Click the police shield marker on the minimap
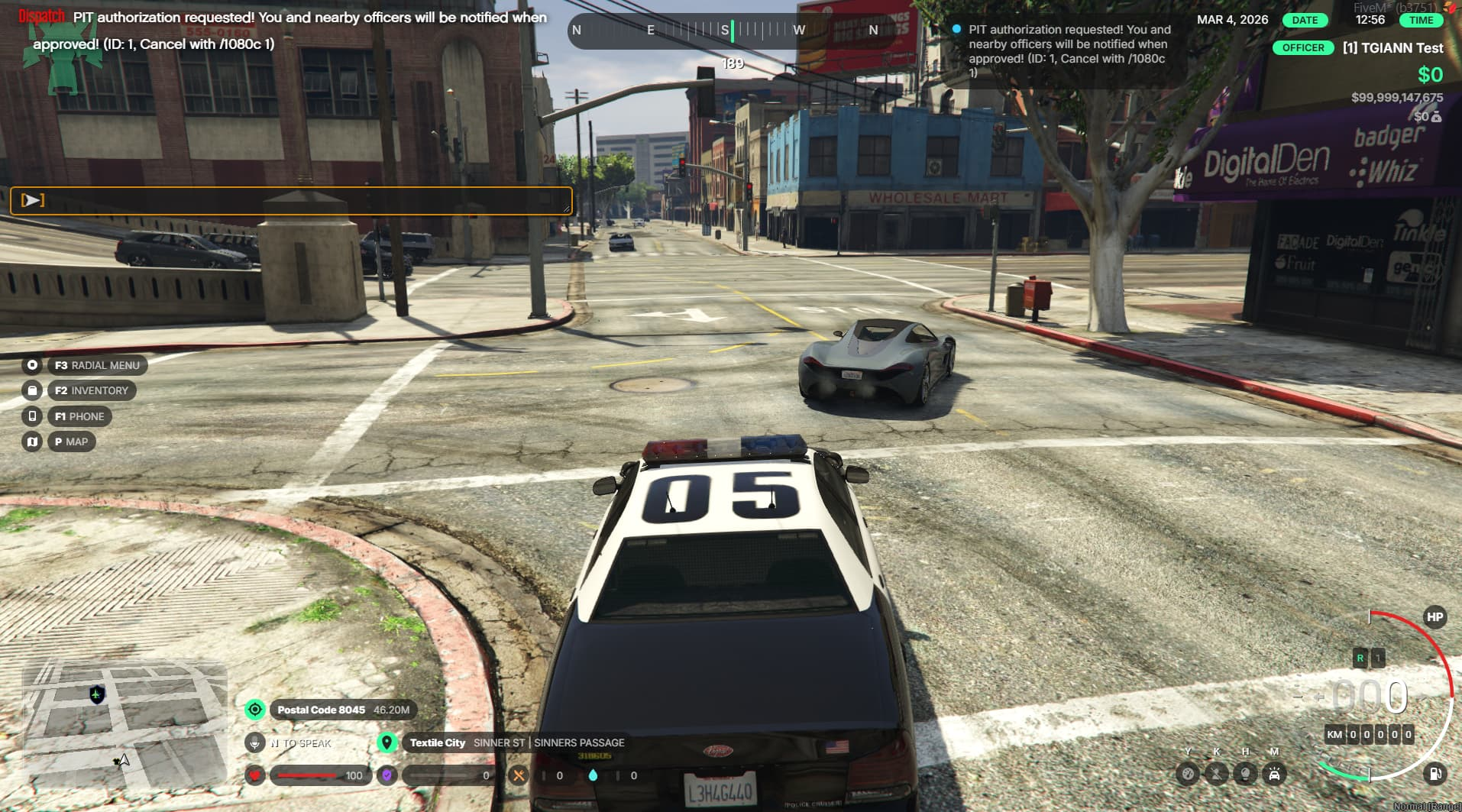The image size is (1462, 812). pos(97,694)
